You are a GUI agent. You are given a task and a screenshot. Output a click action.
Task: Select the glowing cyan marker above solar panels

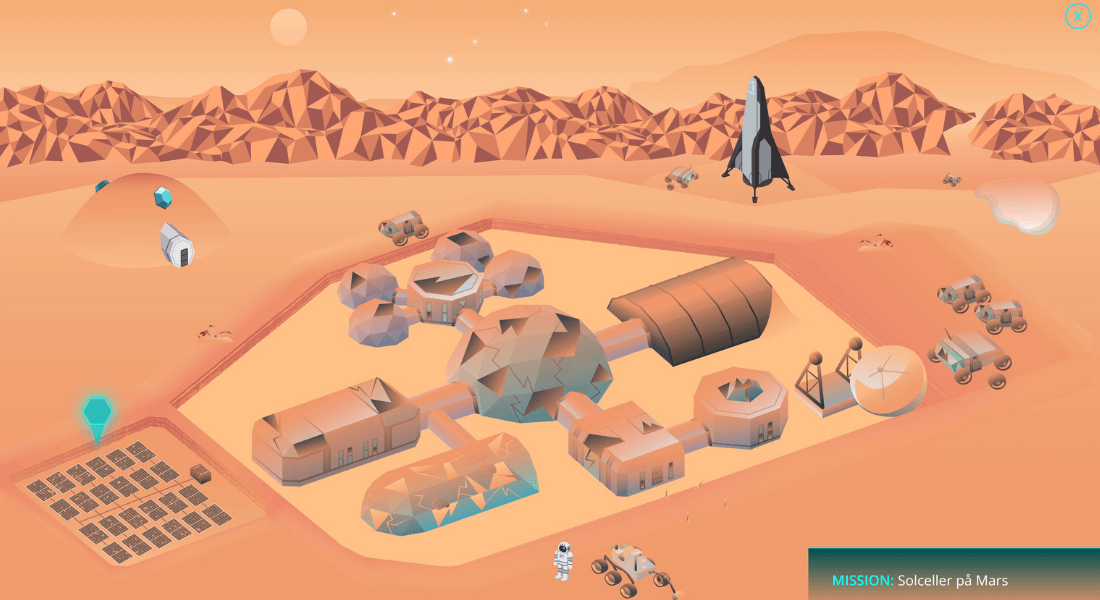click(x=96, y=413)
